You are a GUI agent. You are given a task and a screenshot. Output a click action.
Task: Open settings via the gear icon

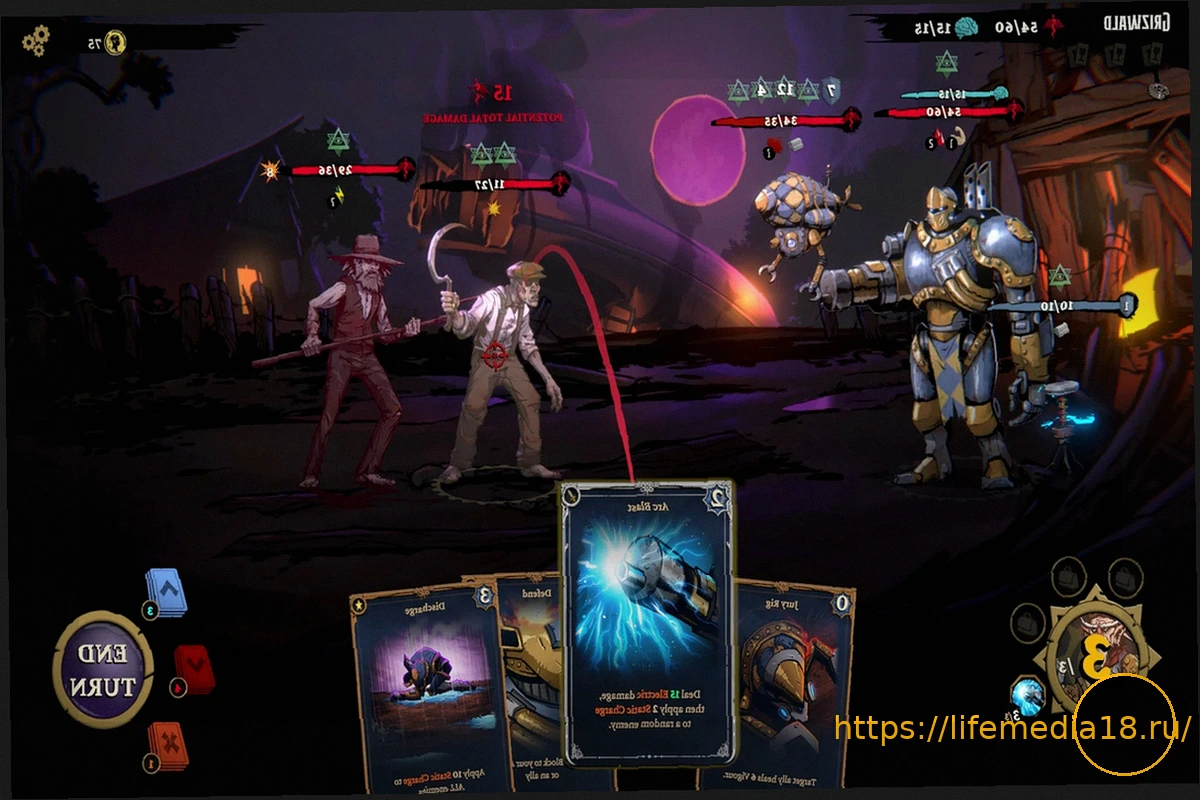(36, 41)
